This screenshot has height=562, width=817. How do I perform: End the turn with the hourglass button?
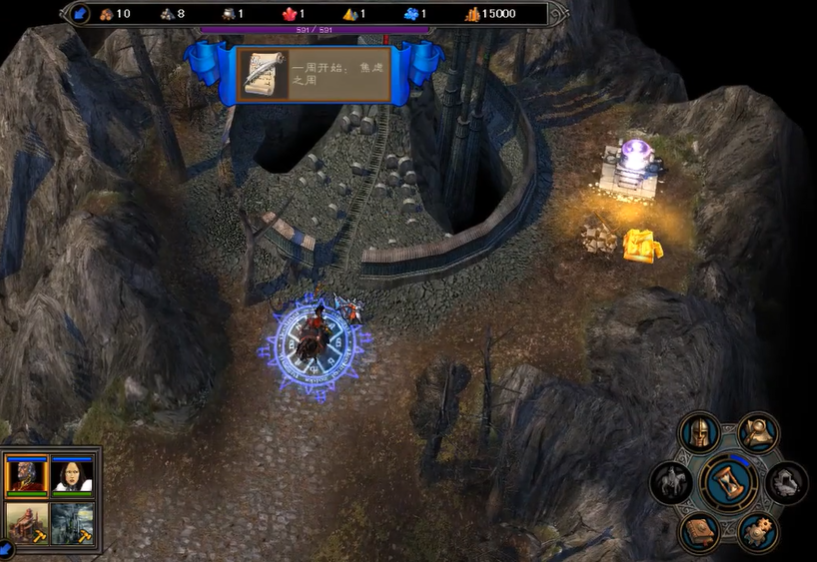(x=729, y=482)
